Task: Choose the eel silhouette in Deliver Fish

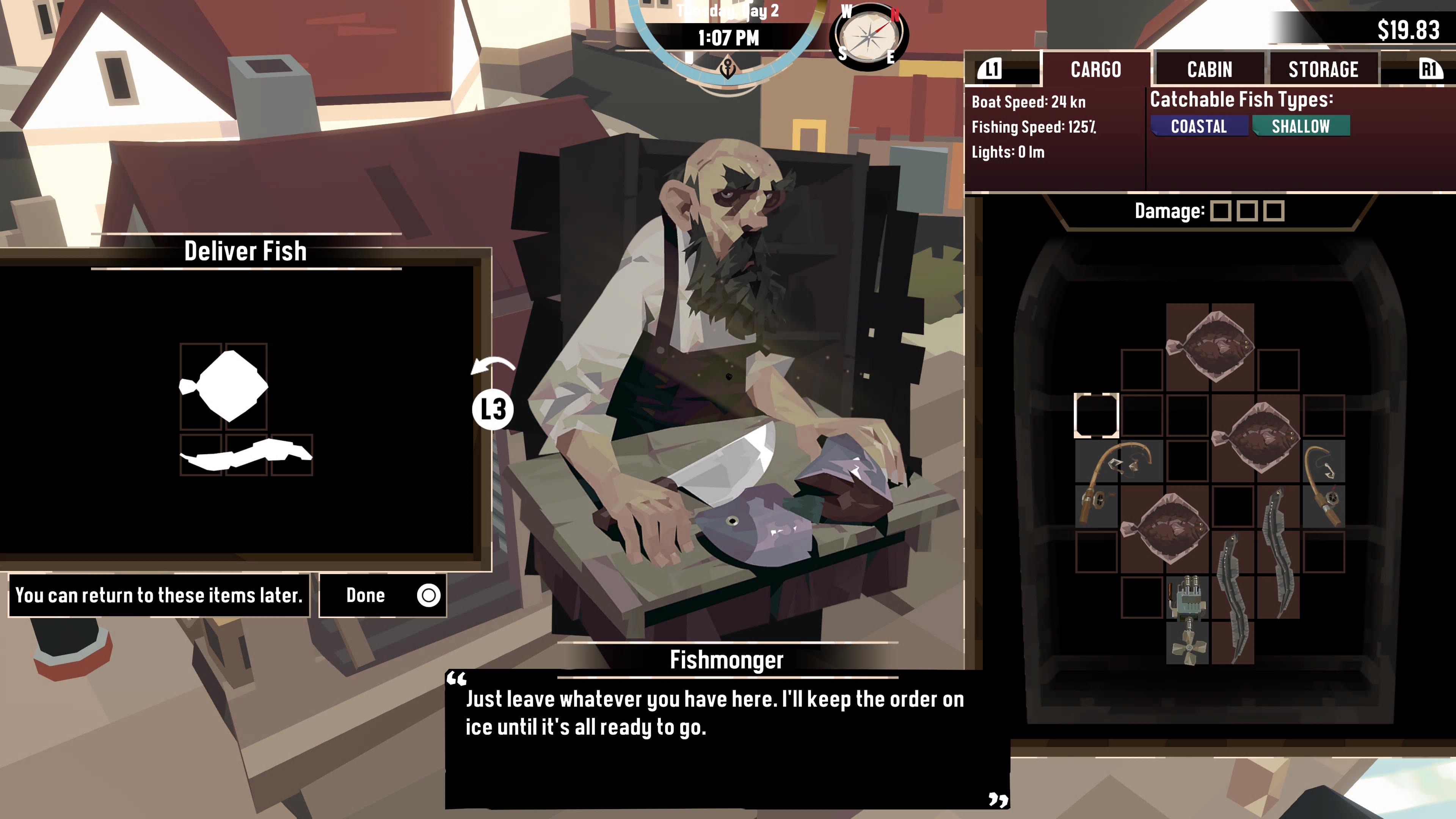Action: pos(246,455)
